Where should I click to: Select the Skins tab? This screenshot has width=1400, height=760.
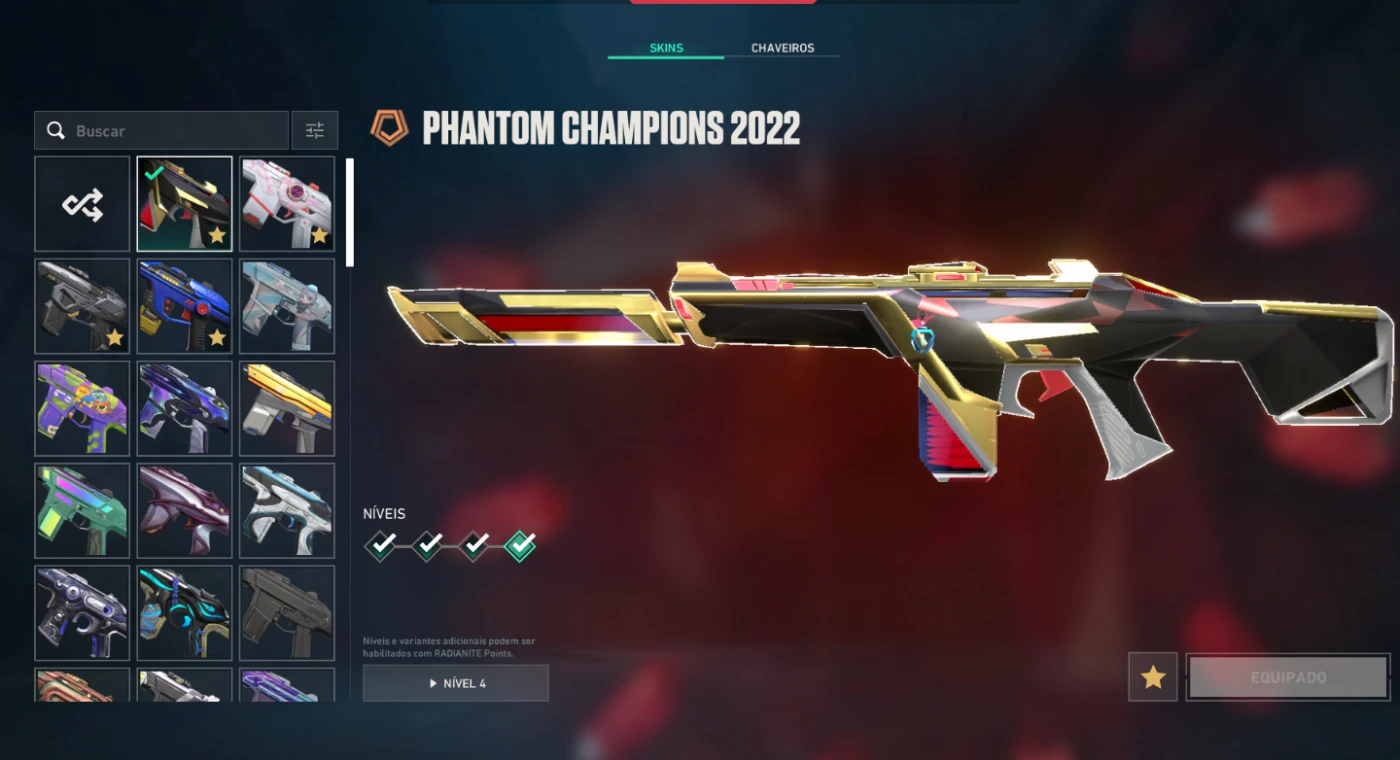(666, 48)
